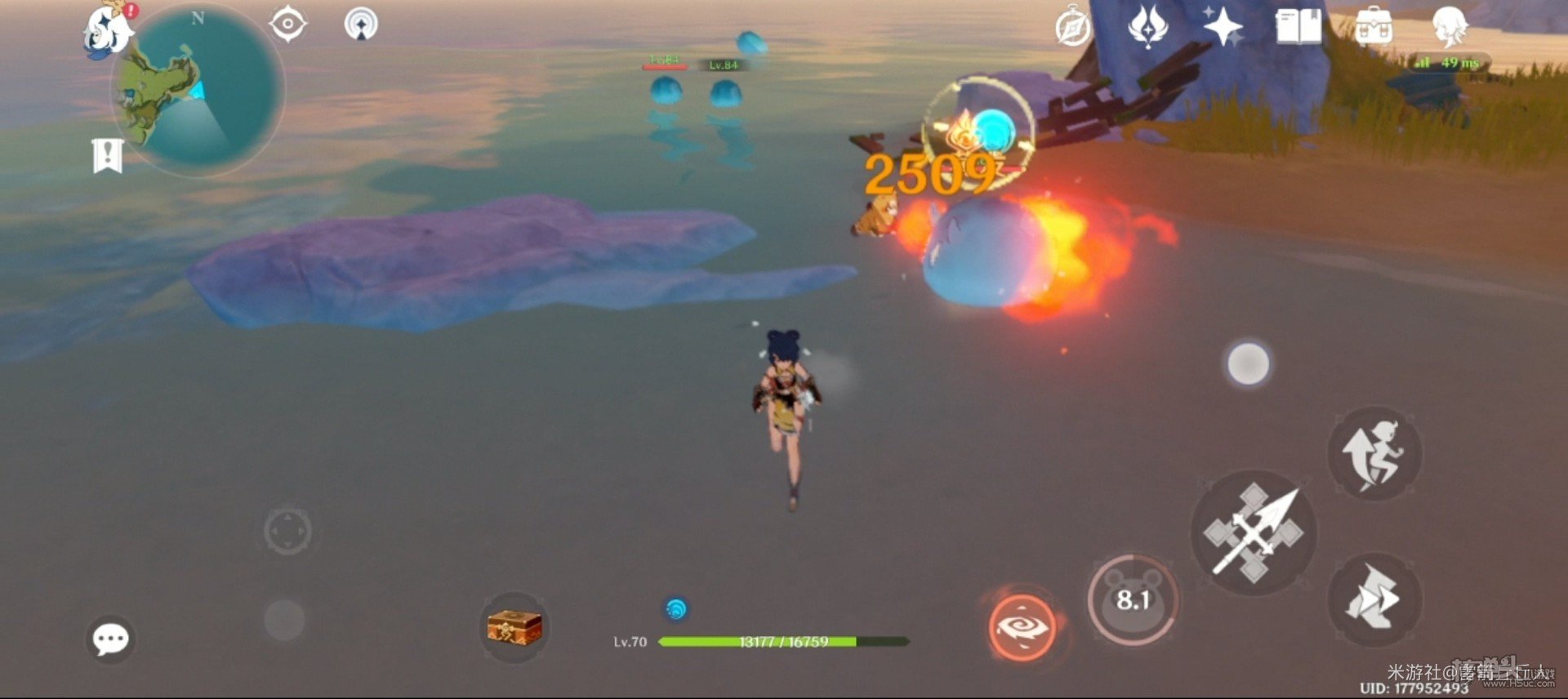Open the battle pass wings icon
Viewport: 1568px width, 699px height.
1148,25
